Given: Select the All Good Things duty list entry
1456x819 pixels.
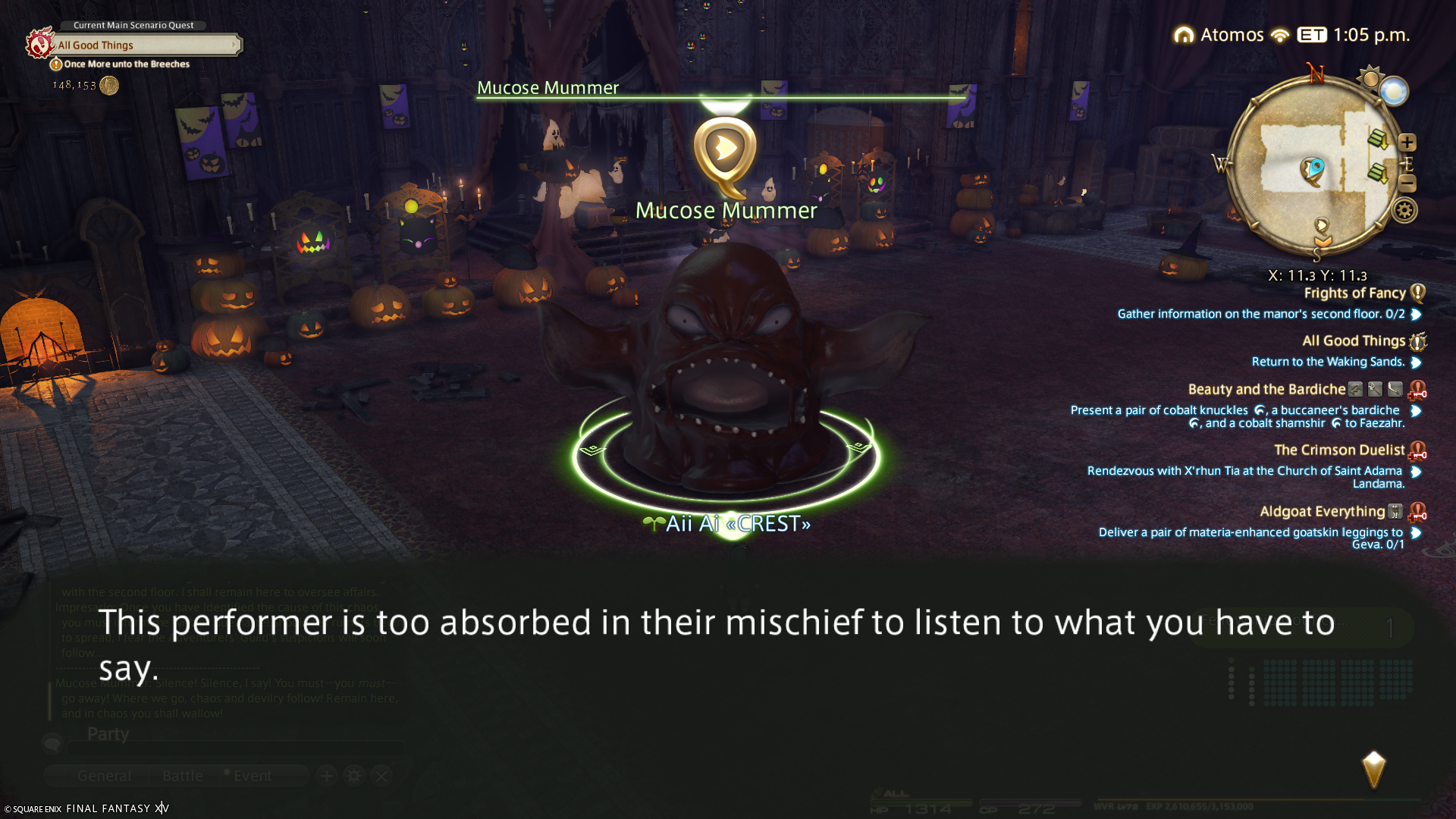Looking at the screenshot, I should pyautogui.click(x=1353, y=341).
